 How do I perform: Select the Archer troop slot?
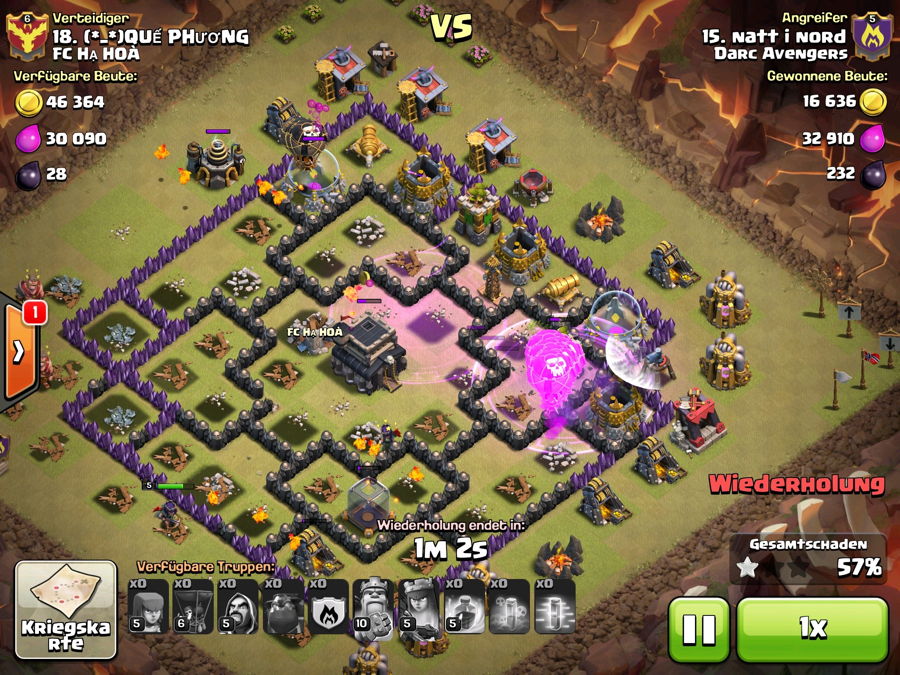tap(148, 607)
